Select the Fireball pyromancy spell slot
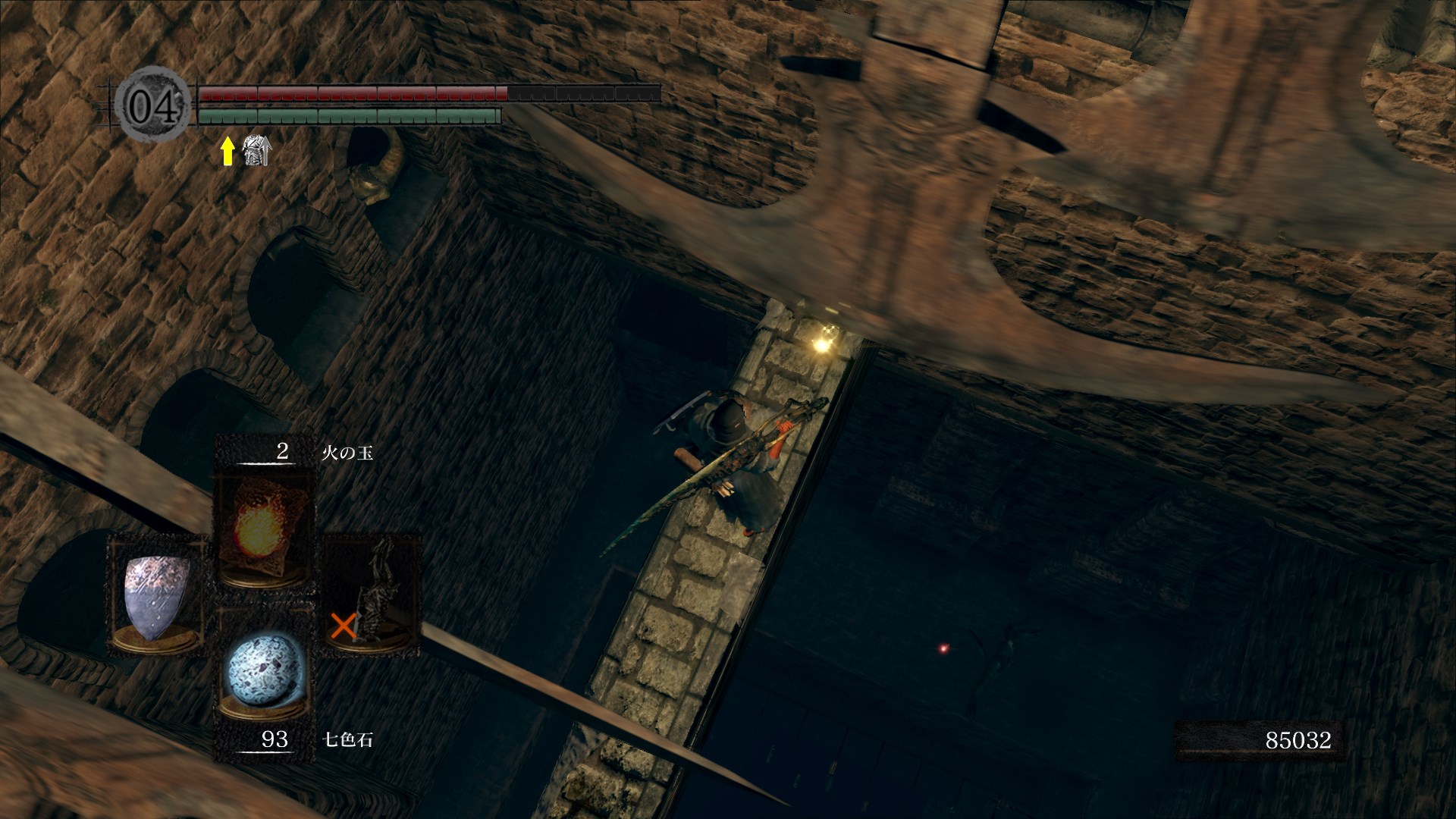The width and height of the screenshot is (1456, 819). tap(262, 526)
